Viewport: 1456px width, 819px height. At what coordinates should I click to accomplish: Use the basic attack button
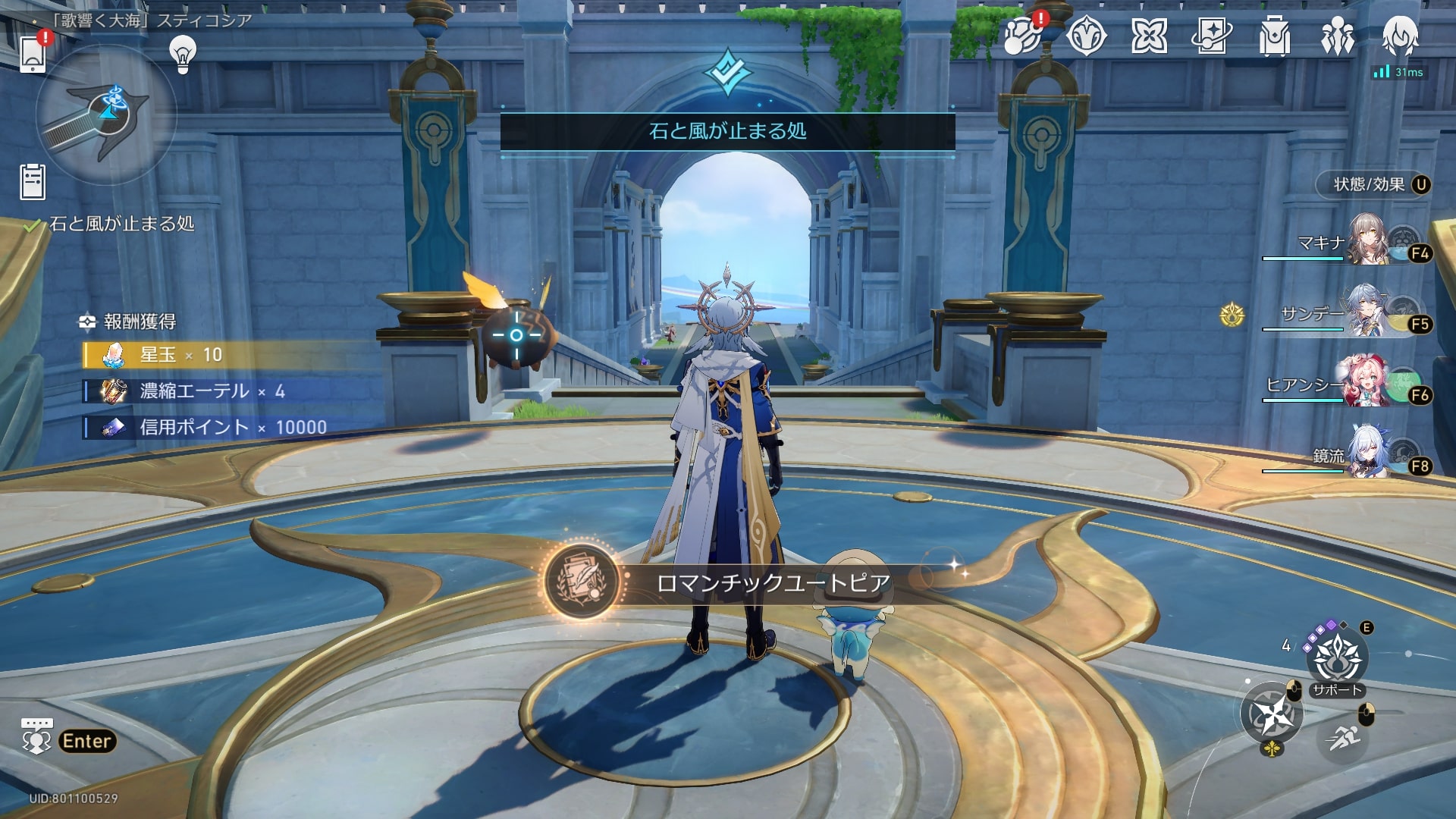tap(1271, 714)
